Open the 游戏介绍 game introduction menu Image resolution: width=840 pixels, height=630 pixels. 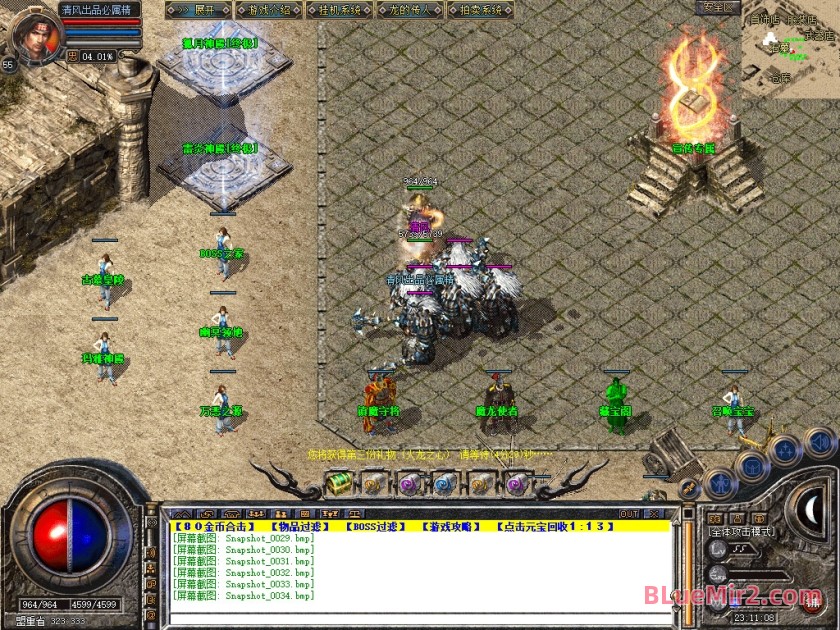point(268,10)
